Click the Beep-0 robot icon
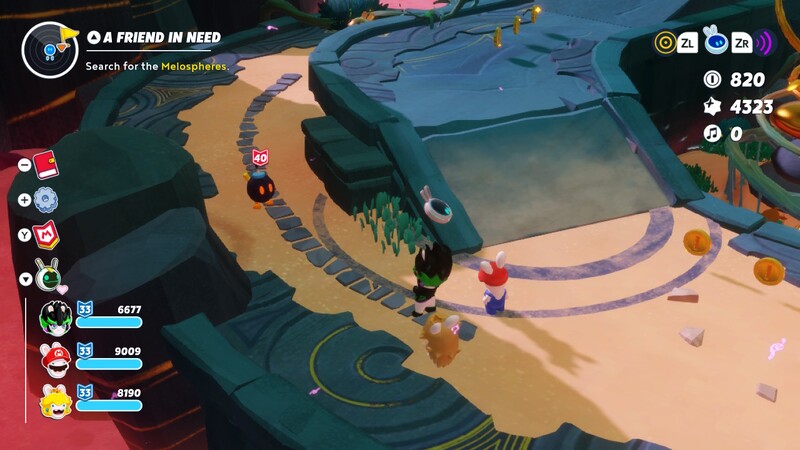The width and height of the screenshot is (800, 450). [714, 41]
